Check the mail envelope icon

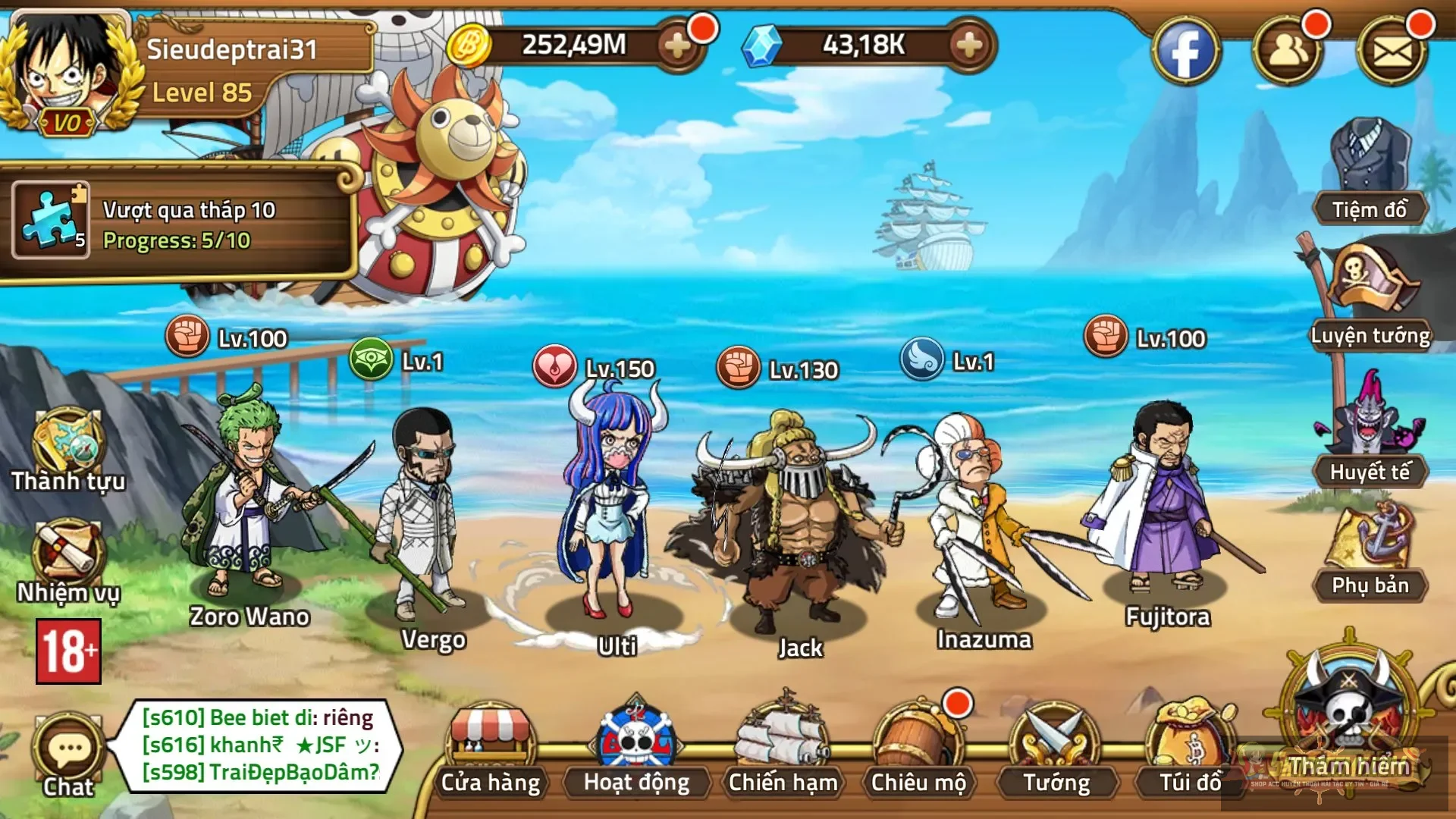(x=1392, y=52)
